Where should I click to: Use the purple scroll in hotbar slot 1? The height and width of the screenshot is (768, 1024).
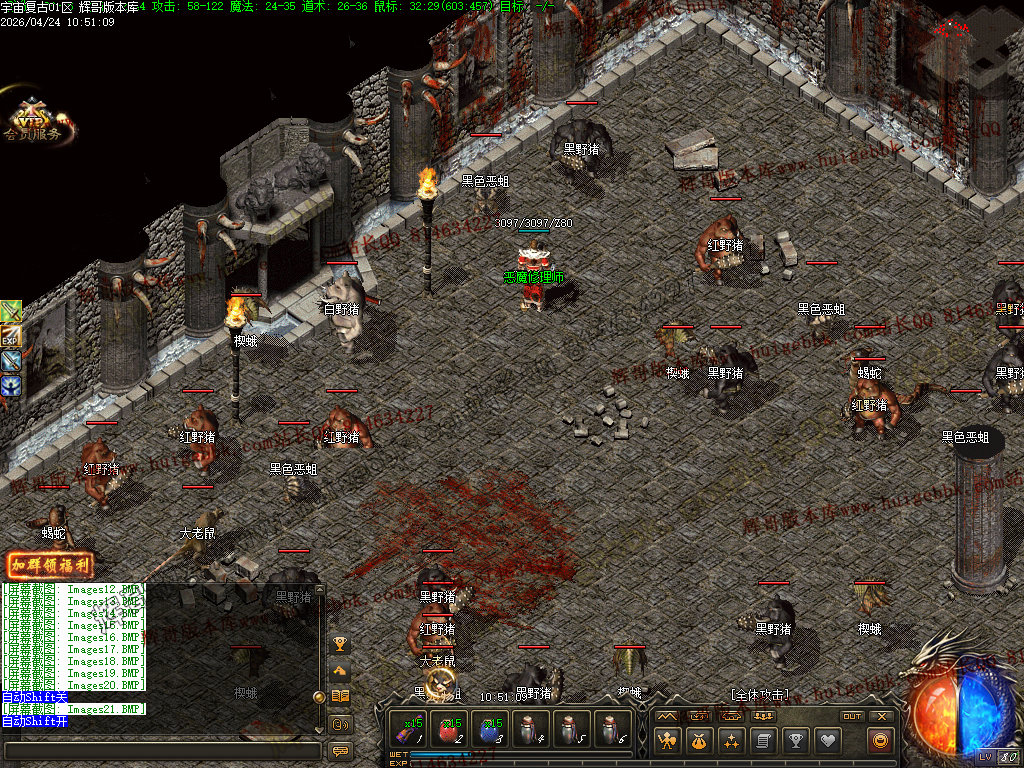point(408,729)
